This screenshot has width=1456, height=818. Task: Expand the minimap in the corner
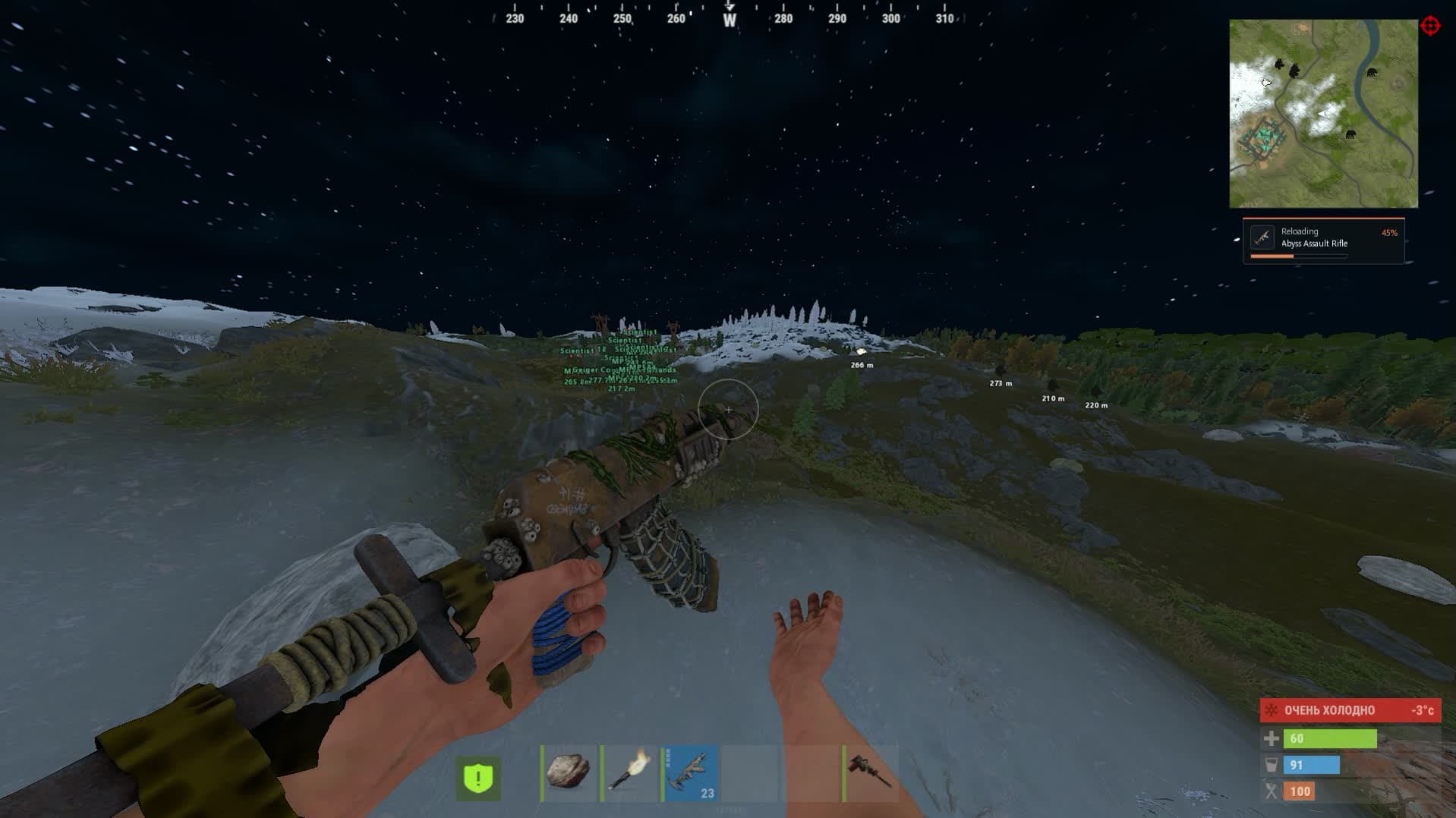coord(1324,114)
